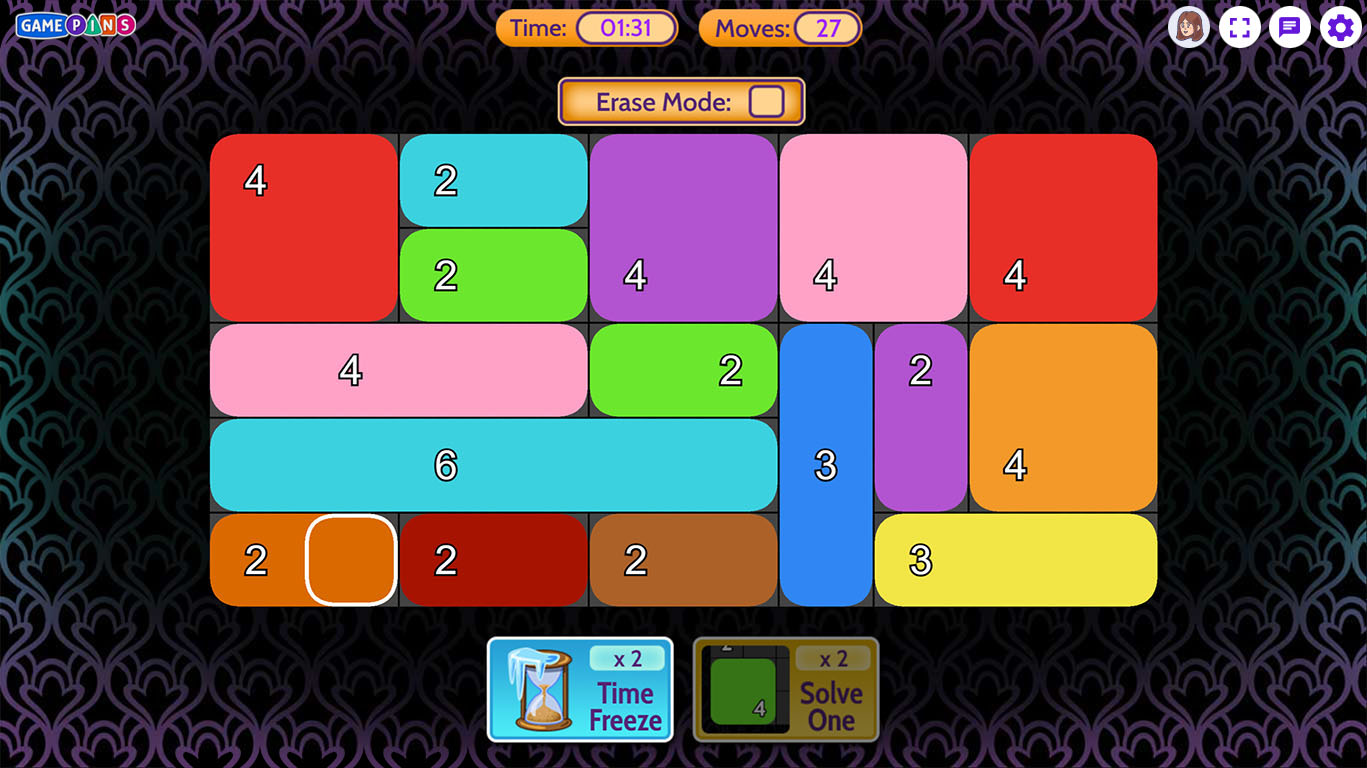Image resolution: width=1367 pixels, height=768 pixels.
Task: Select the cyan block labeled 6
Action: (493, 465)
